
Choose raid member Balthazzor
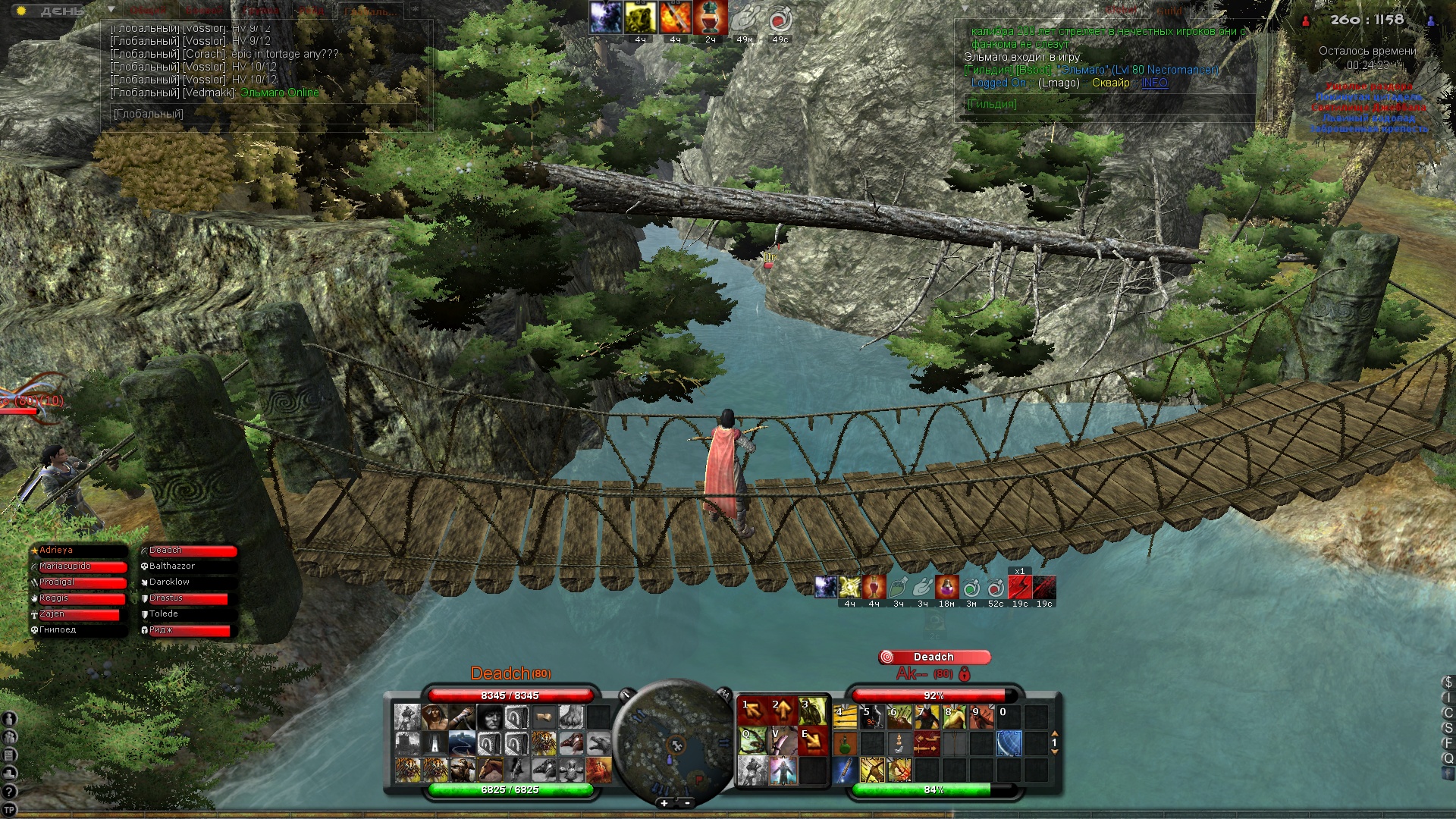[x=187, y=566]
